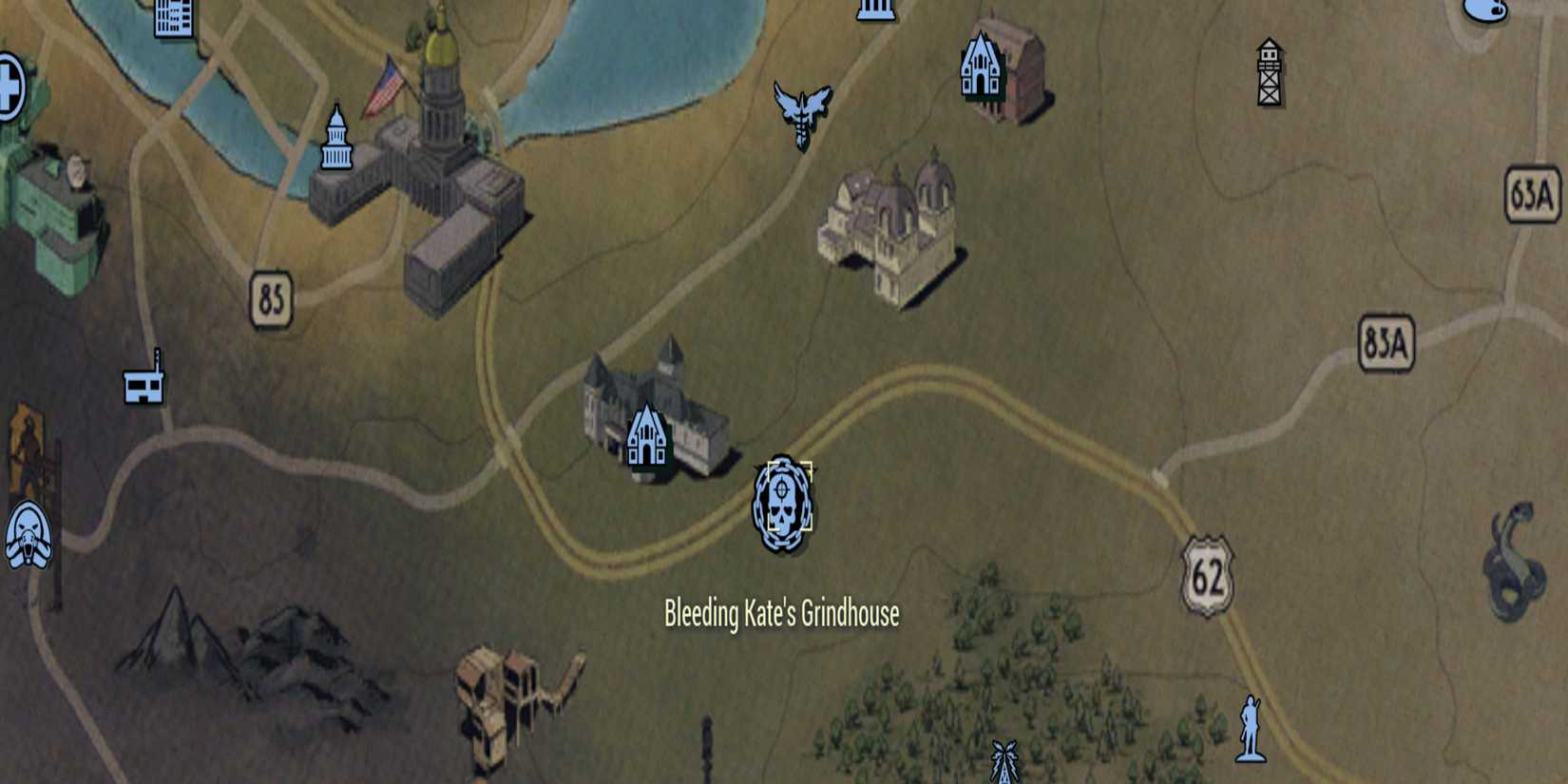Image resolution: width=1568 pixels, height=784 pixels.
Task: Click the mole miner gas-mask icon
Action: click(29, 537)
